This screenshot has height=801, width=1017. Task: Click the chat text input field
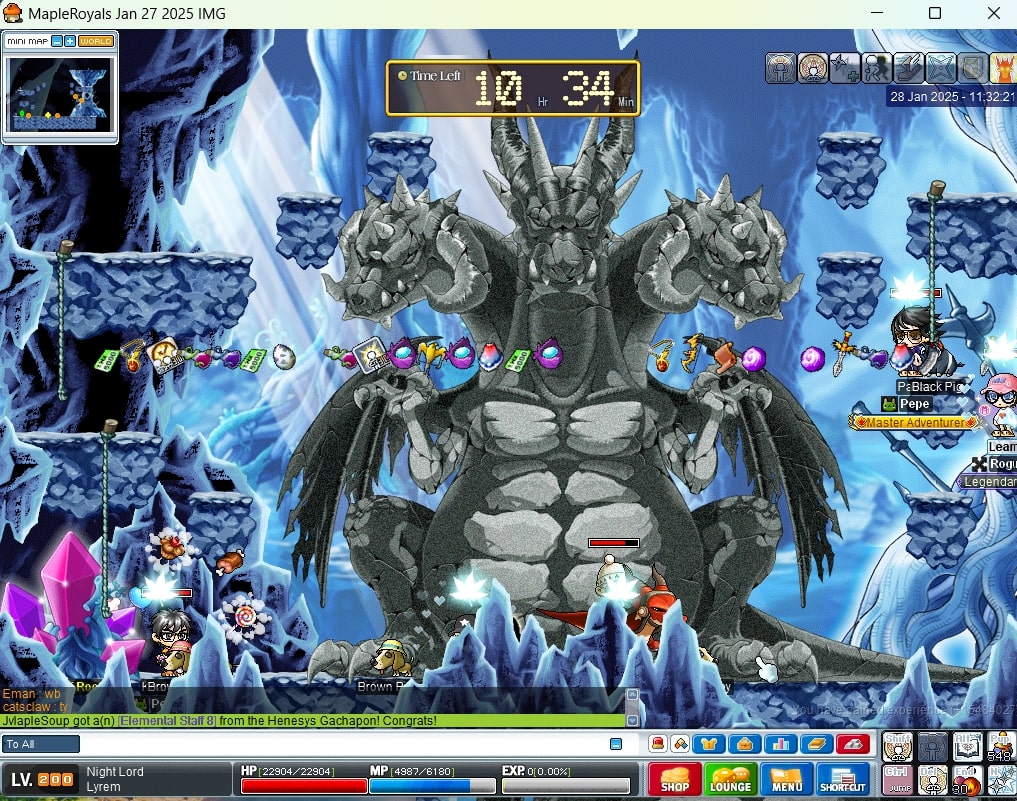pos(340,744)
